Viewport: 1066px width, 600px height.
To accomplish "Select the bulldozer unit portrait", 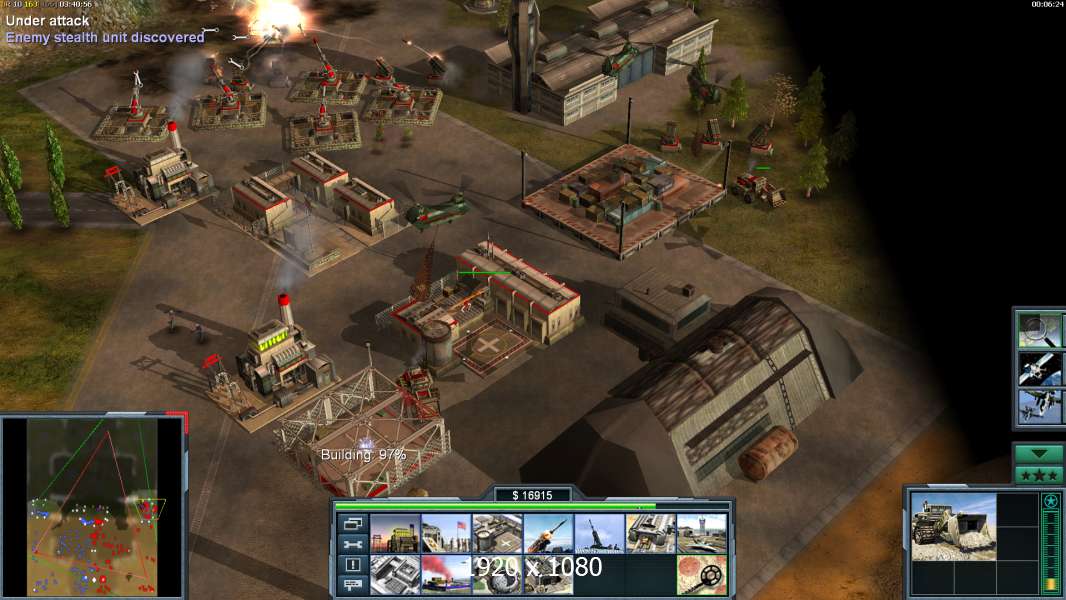I will [x=953, y=526].
